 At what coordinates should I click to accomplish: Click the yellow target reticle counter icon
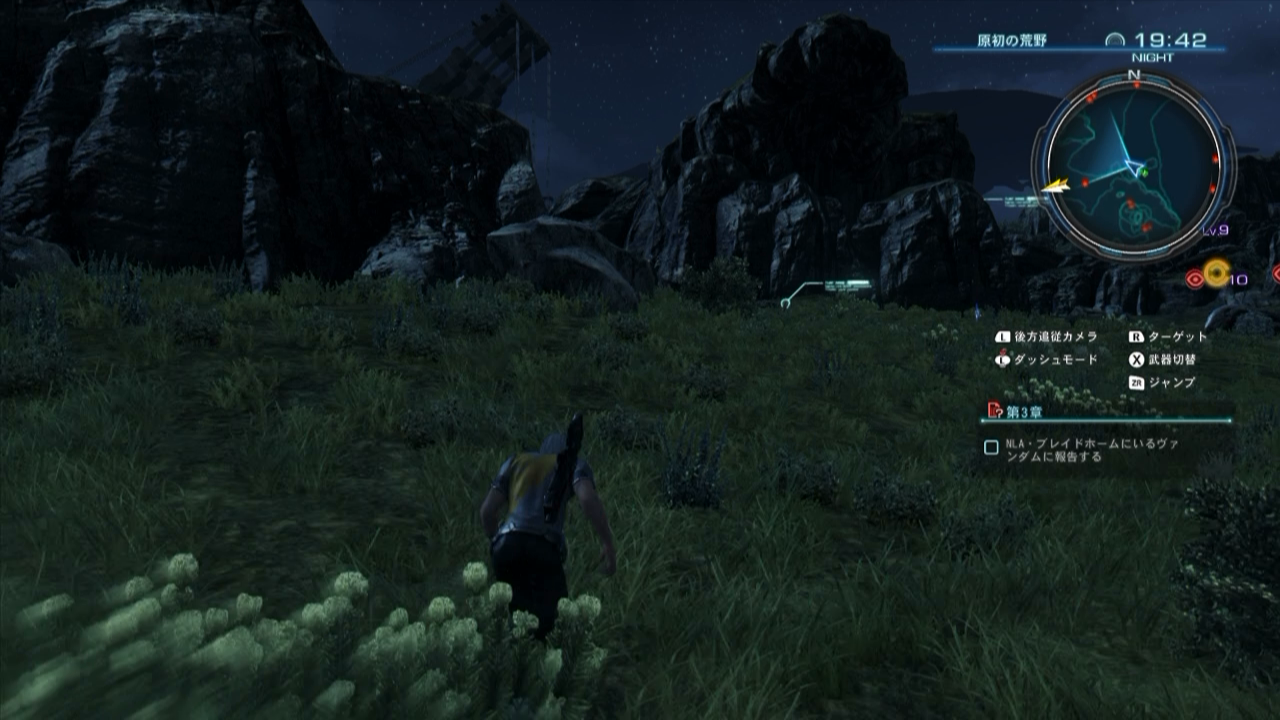(x=1217, y=271)
